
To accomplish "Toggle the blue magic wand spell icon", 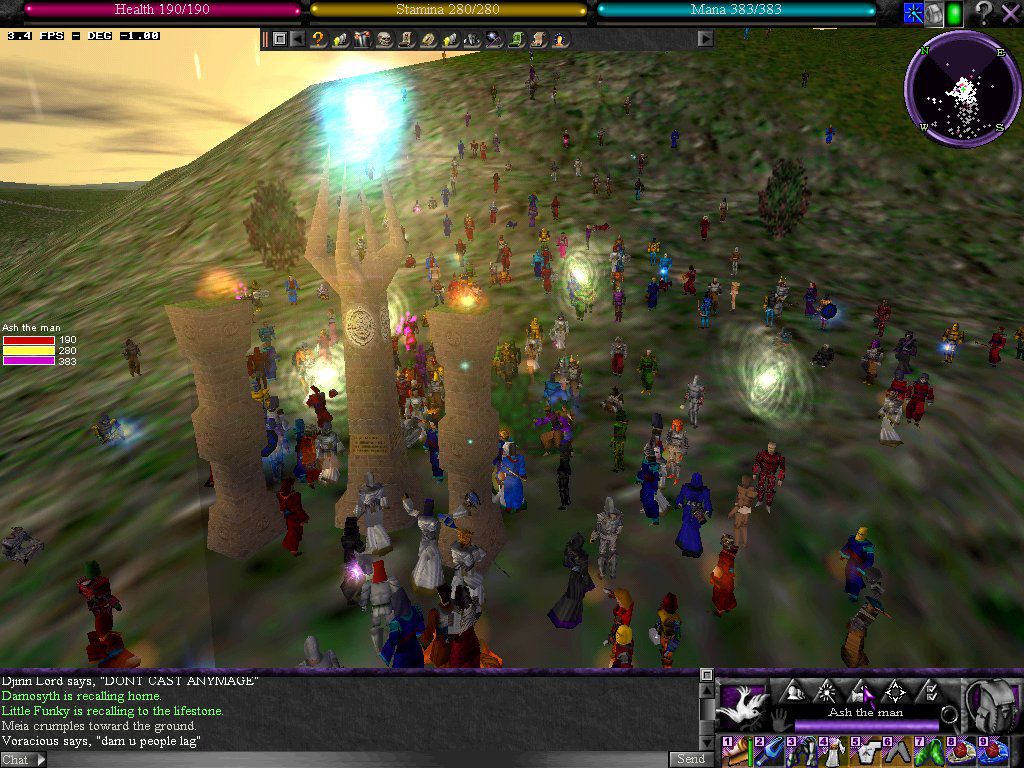I will tap(913, 13).
